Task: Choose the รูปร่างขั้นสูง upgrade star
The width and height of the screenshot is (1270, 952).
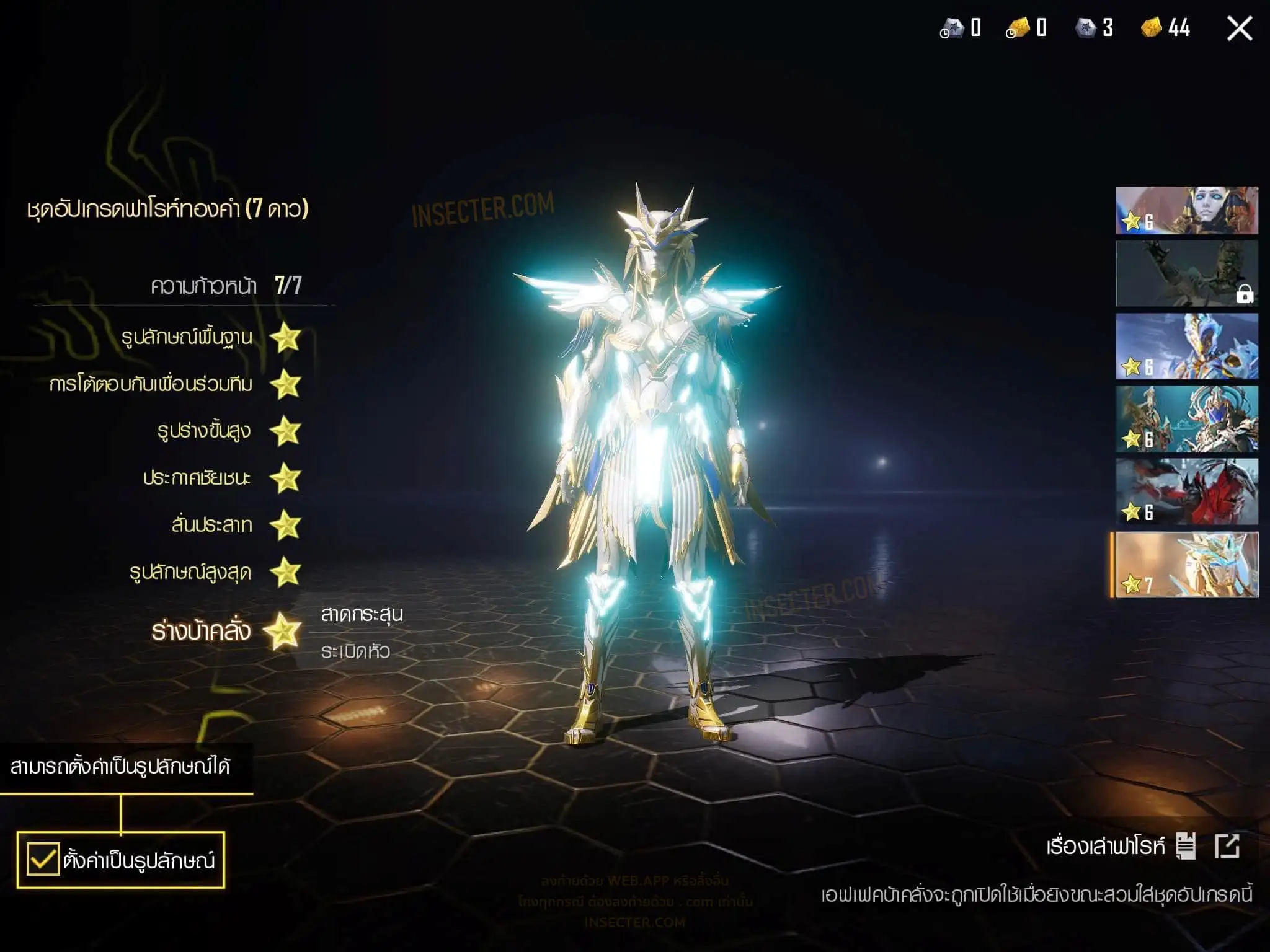Action: click(286, 431)
